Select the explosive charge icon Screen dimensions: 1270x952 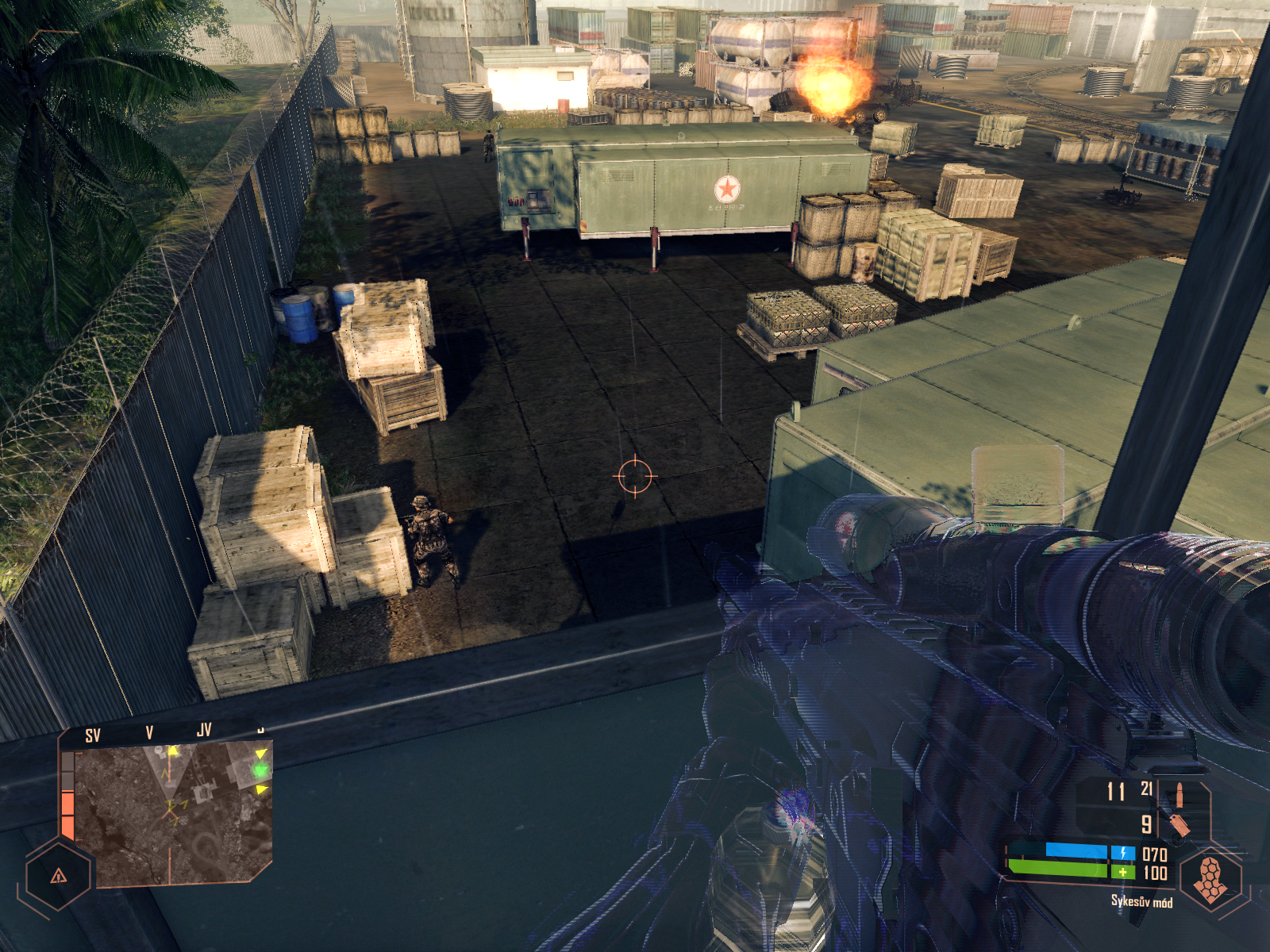pos(1179,825)
